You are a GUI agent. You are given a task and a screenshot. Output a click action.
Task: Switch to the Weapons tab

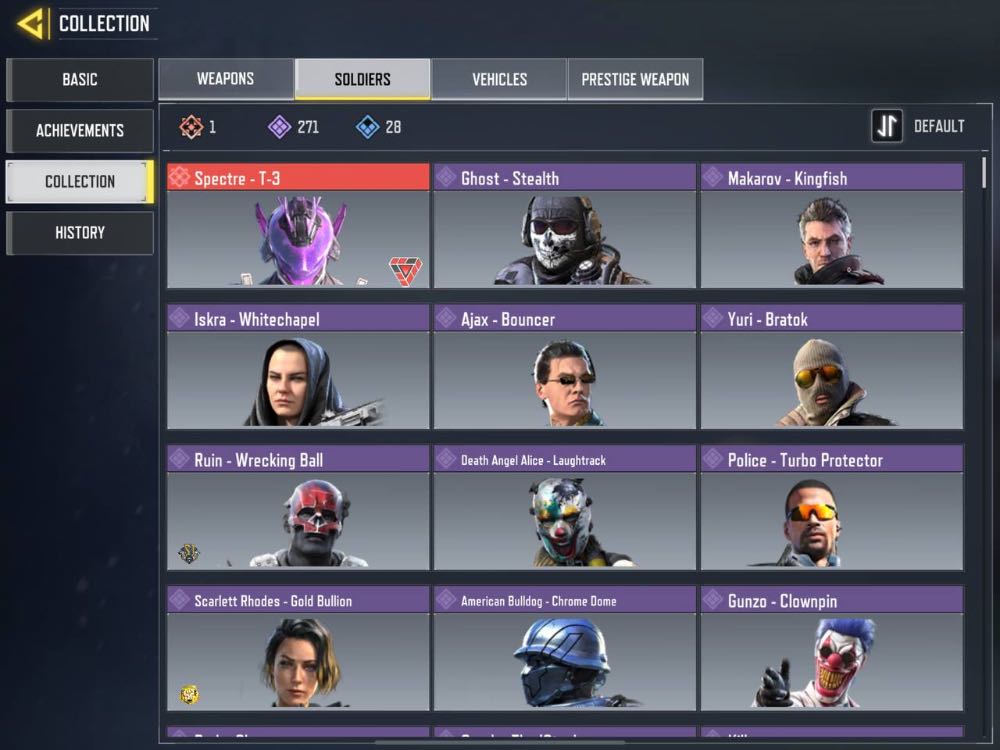point(225,79)
